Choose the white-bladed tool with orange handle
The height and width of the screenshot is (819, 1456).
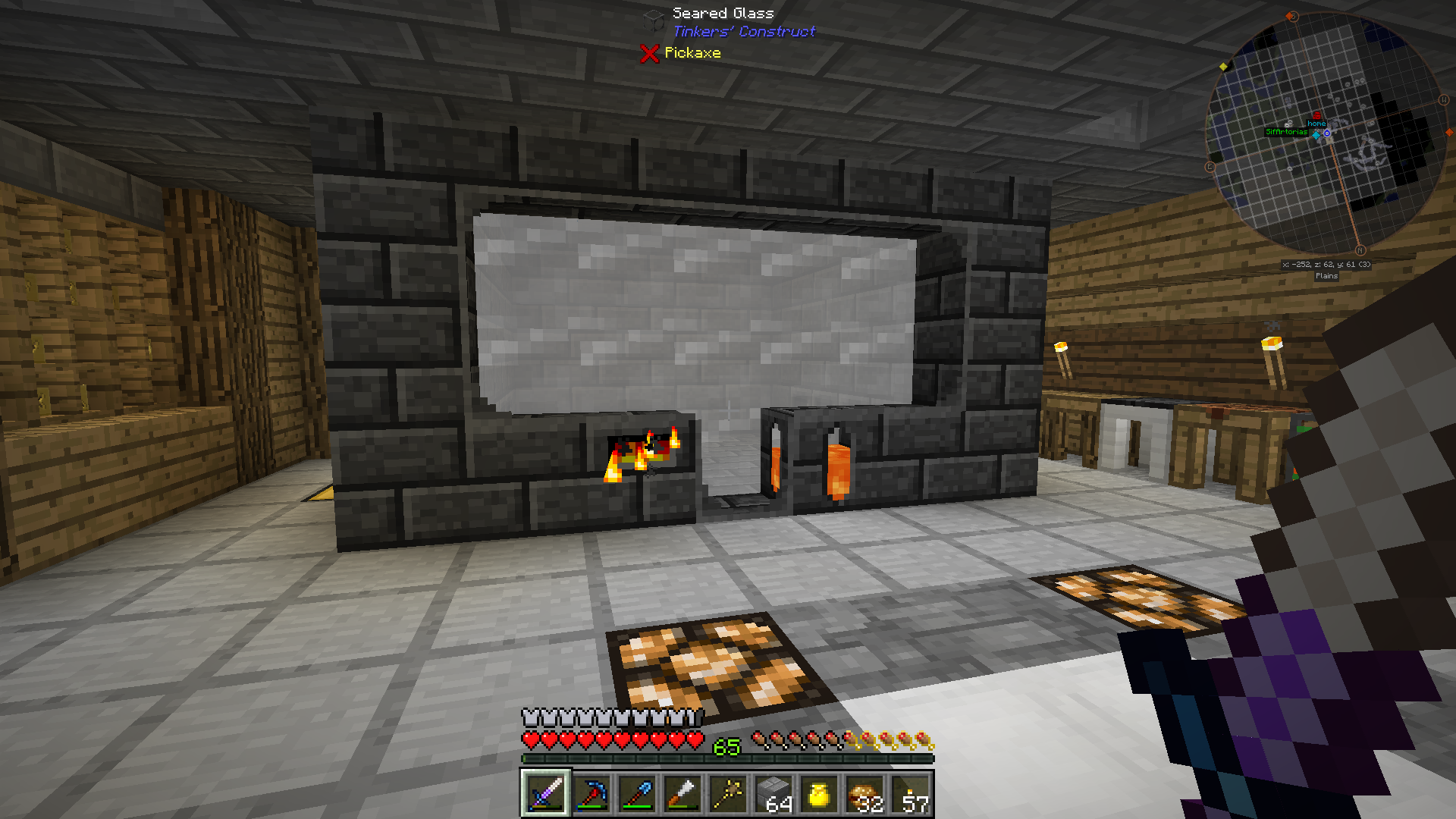(x=682, y=794)
